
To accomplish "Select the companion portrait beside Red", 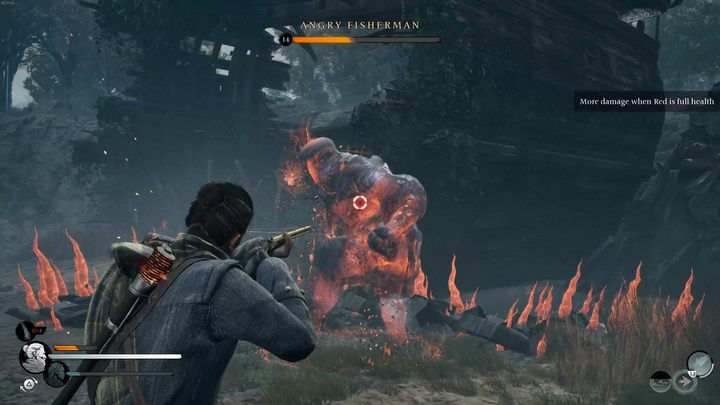I will coord(56,374).
